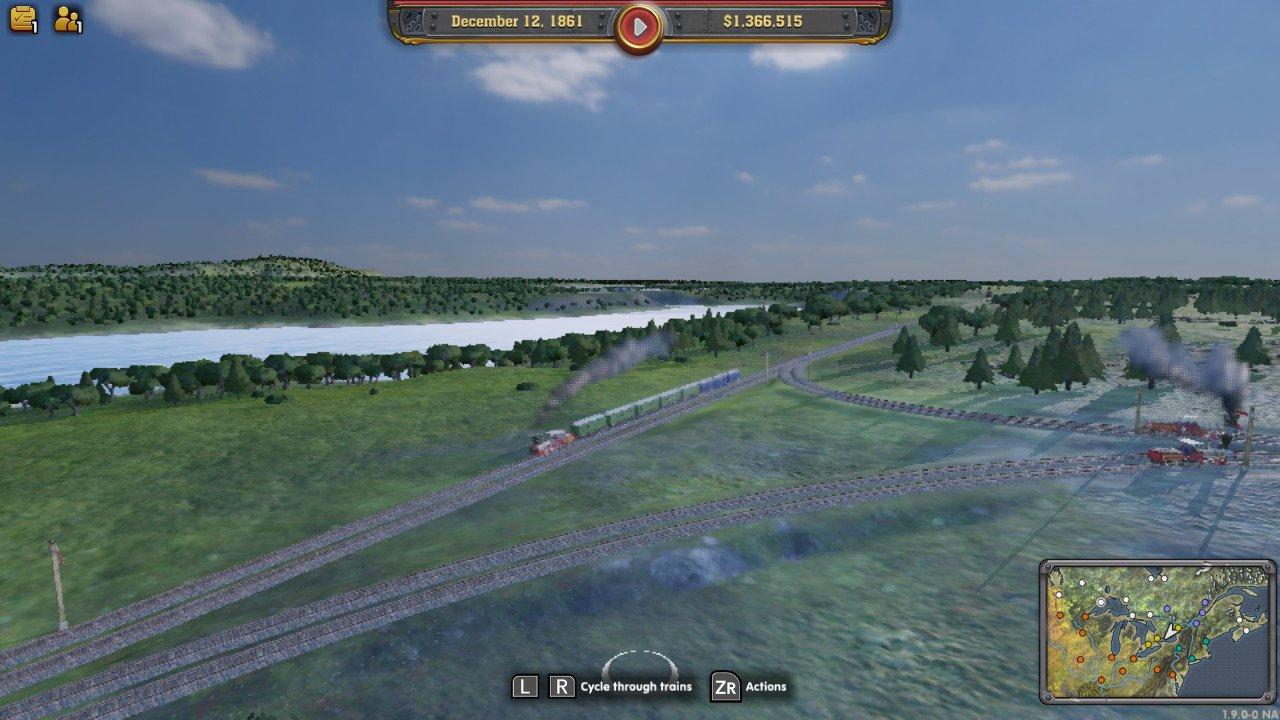Click the white camera arrow on the minimap
Screen dimensions: 1280x720
tap(1171, 632)
